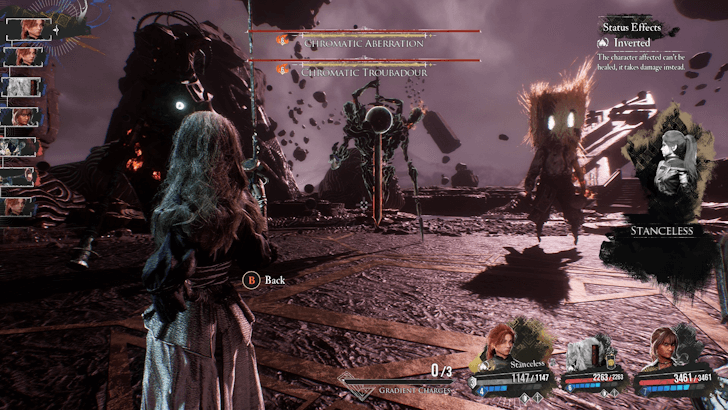Image resolution: width=728 pixels, height=410 pixels.
Task: Target the Chromatic Troubadour enemy label
Action: pos(363,72)
